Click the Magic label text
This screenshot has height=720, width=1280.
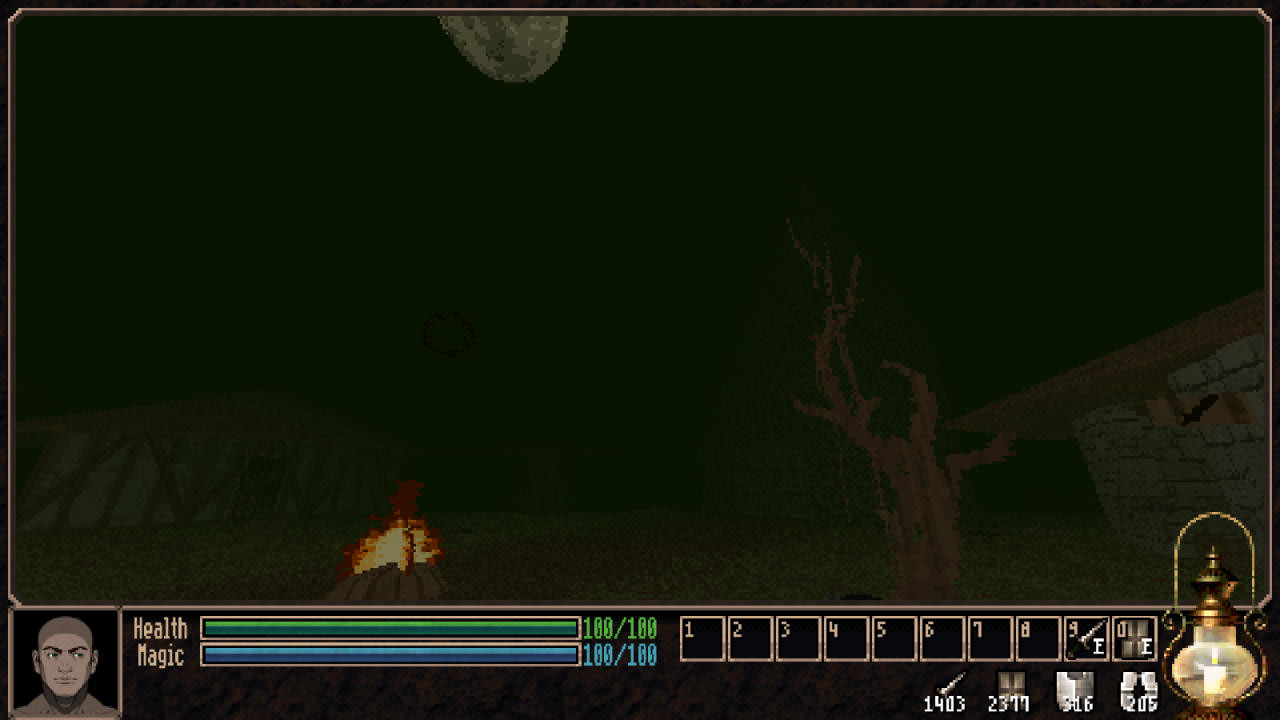point(160,653)
